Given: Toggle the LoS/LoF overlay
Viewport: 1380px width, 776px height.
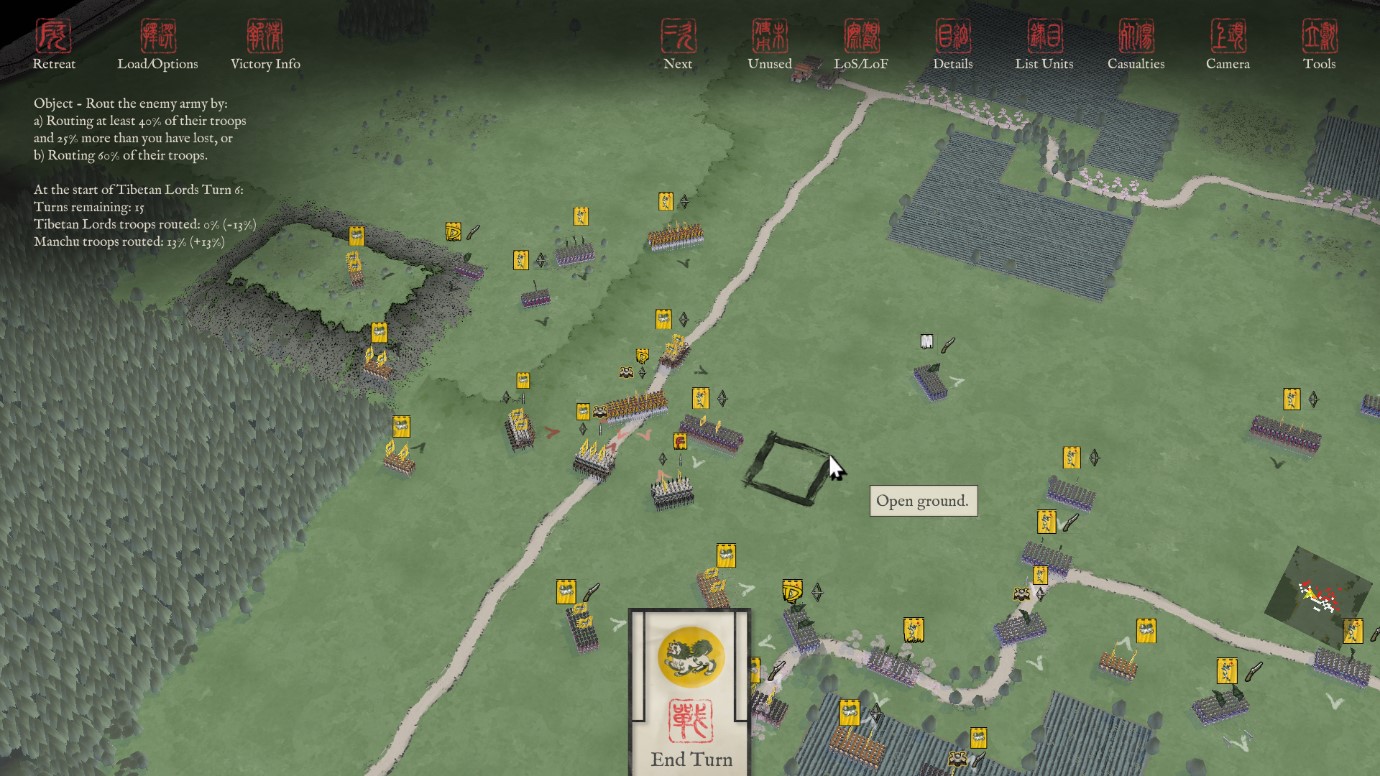Looking at the screenshot, I should coord(861,45).
